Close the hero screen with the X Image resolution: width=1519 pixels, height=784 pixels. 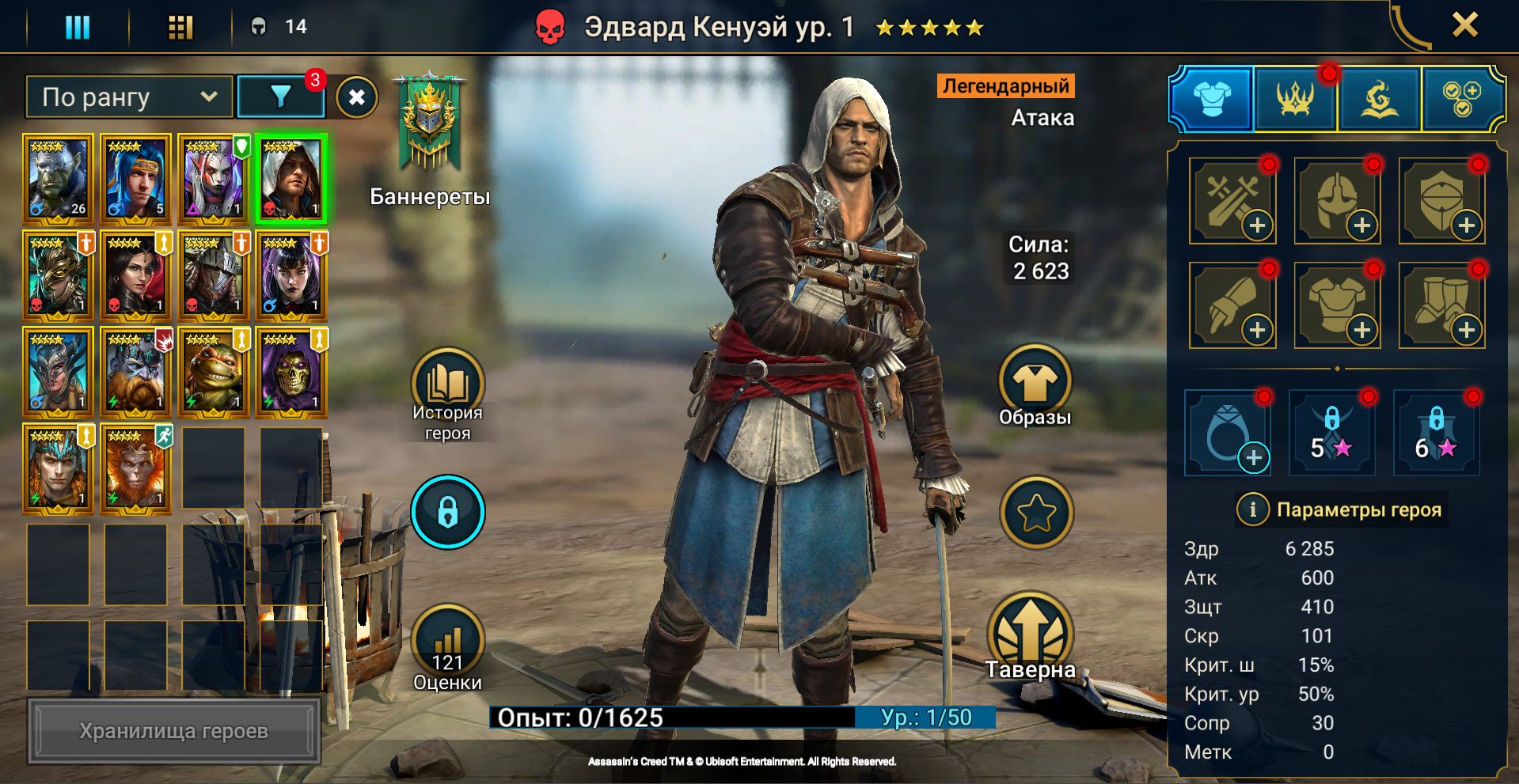pos(1464,25)
